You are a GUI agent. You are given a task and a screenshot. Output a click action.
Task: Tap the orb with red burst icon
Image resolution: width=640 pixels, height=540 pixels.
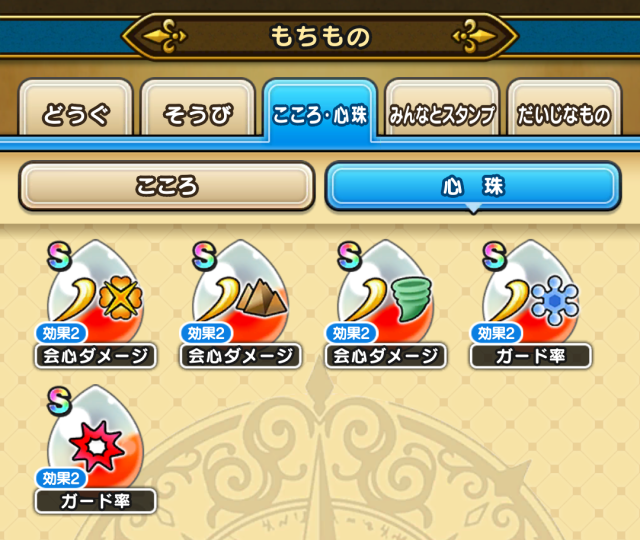point(96,443)
